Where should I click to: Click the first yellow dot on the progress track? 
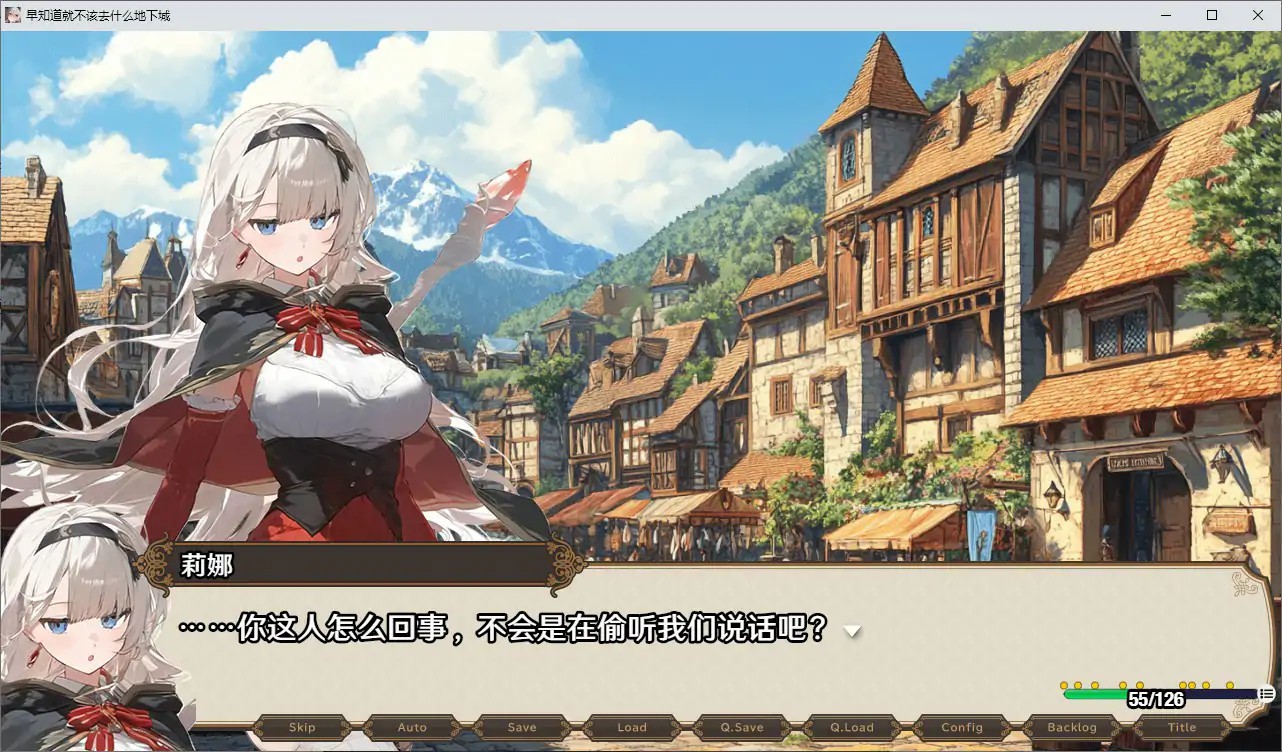coord(1064,685)
